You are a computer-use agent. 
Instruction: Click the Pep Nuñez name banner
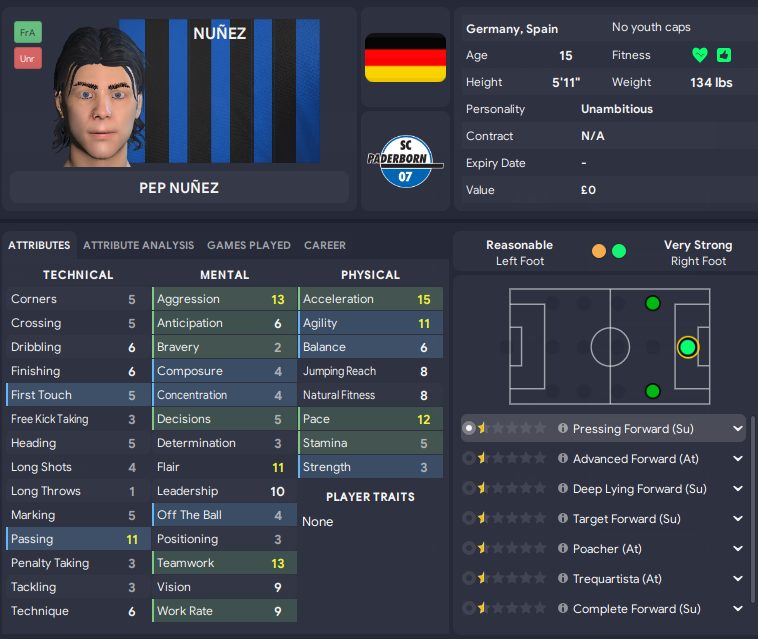179,187
